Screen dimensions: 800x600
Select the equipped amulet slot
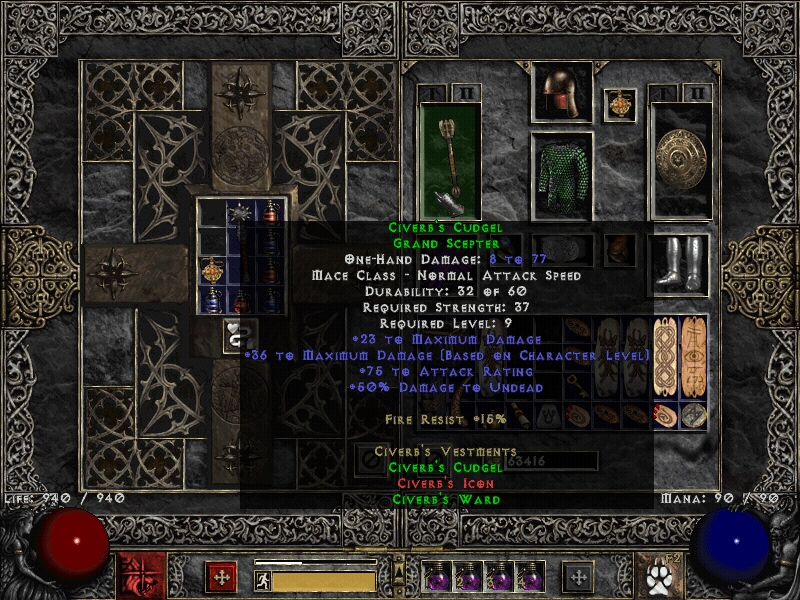[619, 105]
